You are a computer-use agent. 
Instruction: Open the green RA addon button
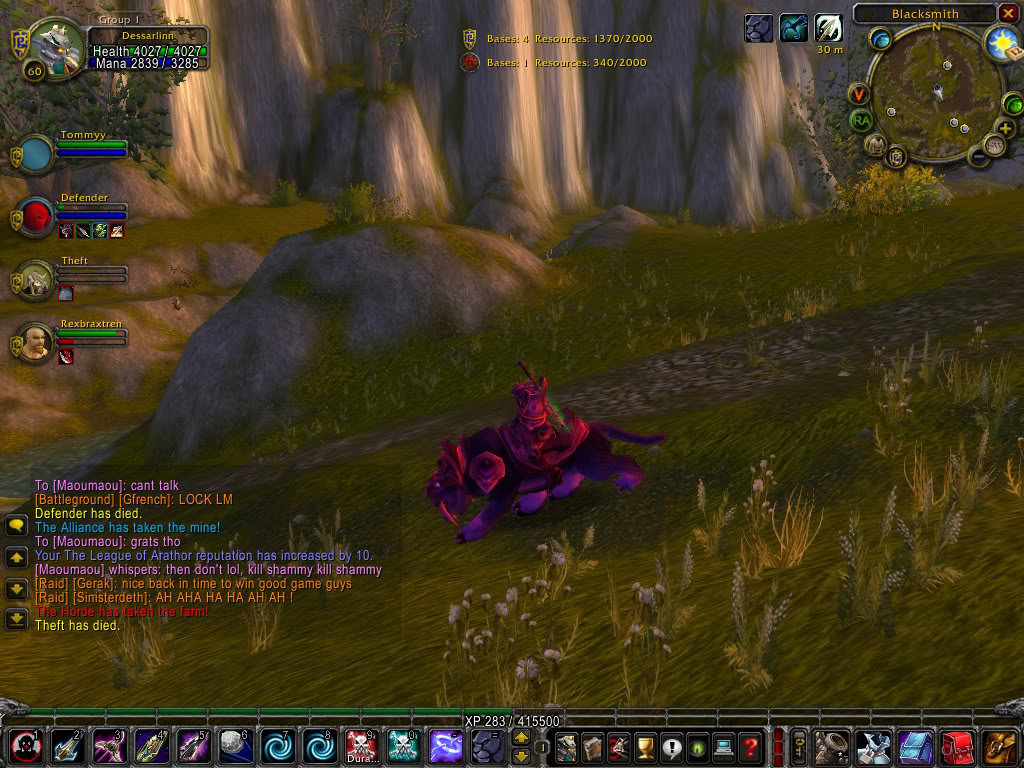coord(861,120)
